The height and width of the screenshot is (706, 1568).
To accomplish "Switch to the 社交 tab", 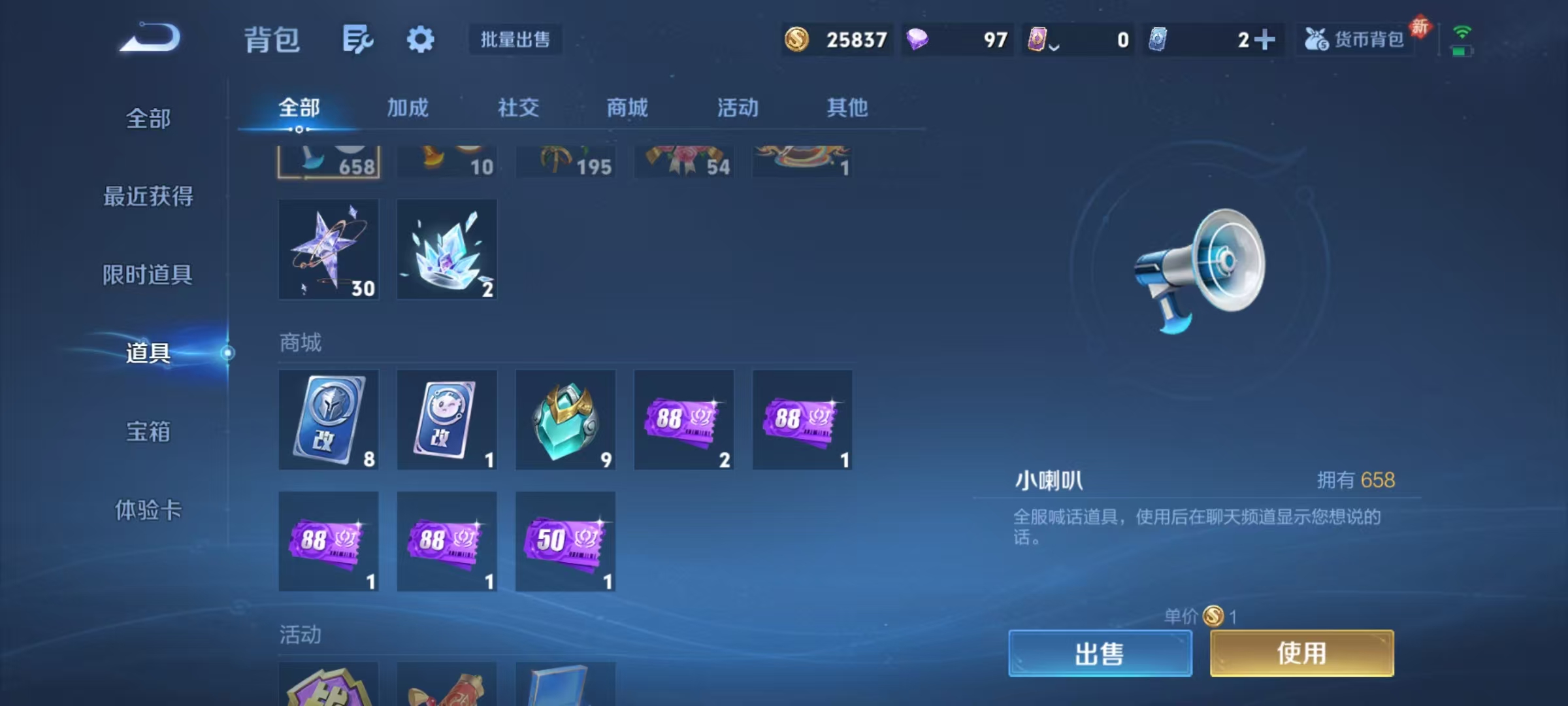I will click(517, 108).
